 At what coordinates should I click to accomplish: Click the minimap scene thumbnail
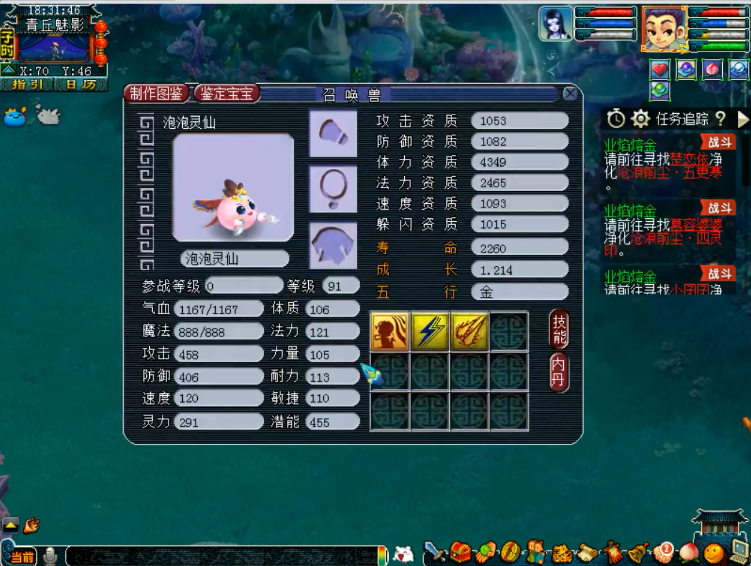pos(52,47)
